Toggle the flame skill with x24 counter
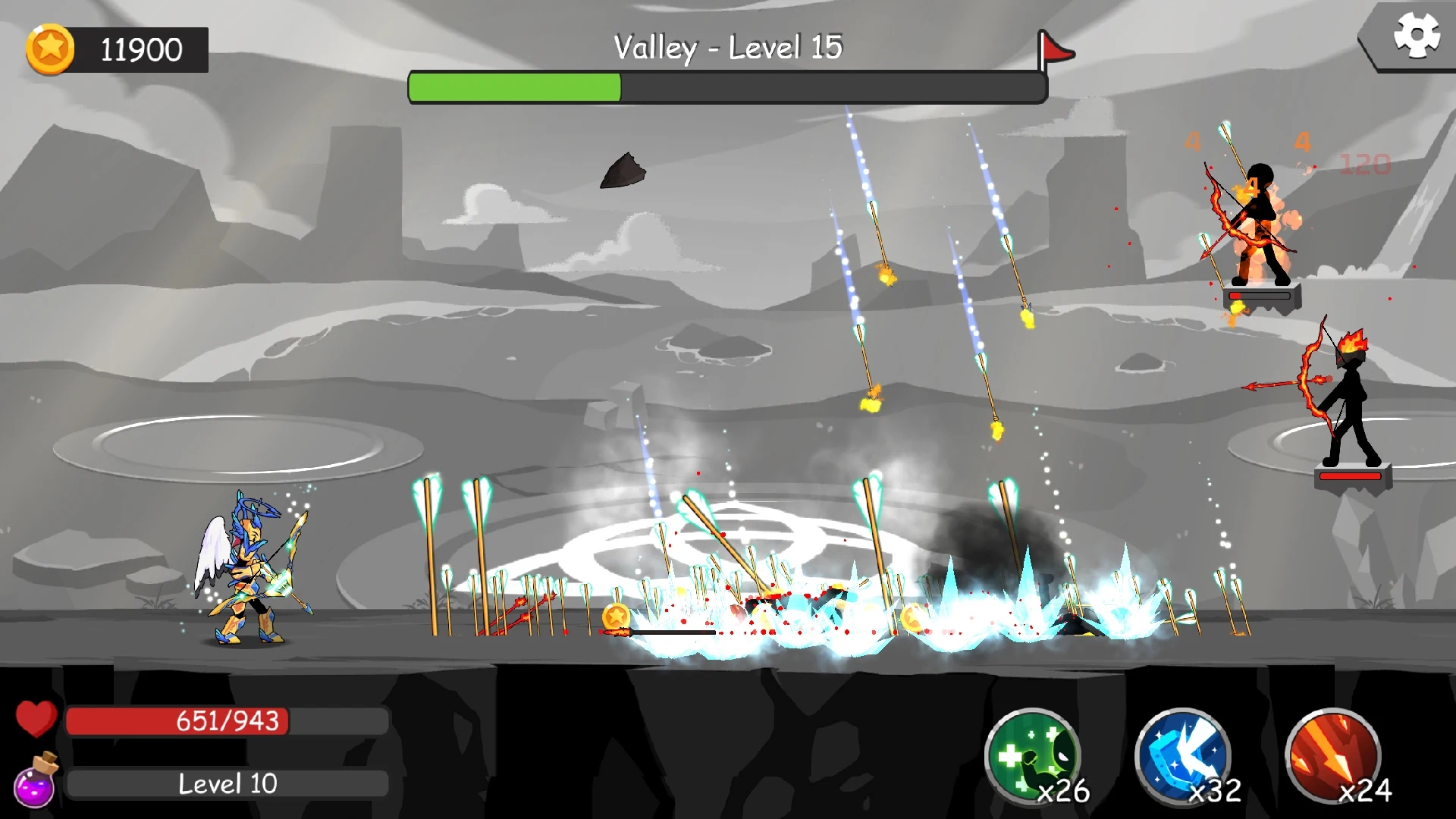Viewport: 1456px width, 819px height. click(x=1332, y=754)
